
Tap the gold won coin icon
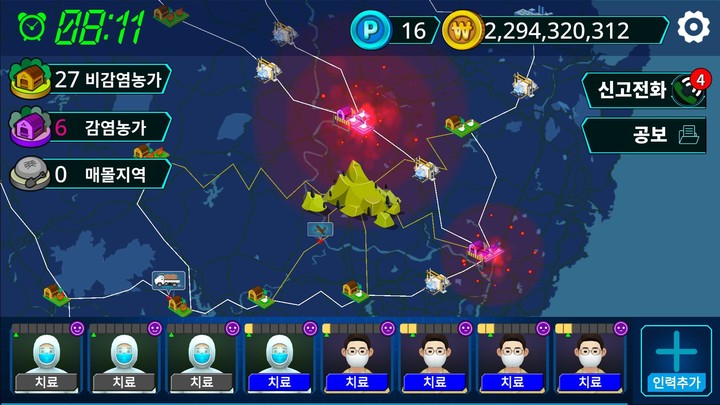(462, 30)
